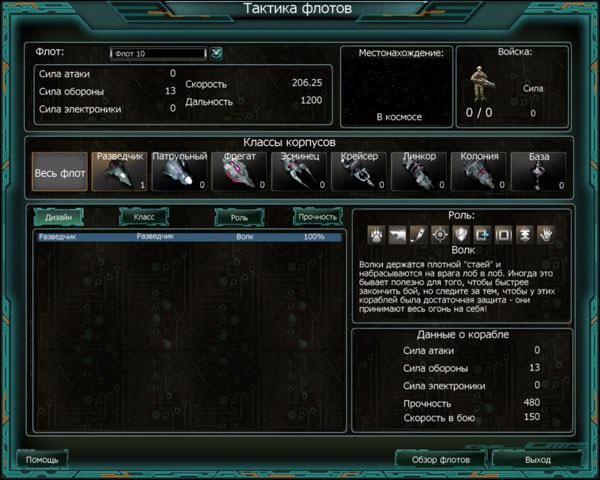Select the Патрульный hull class
600x480 pixels.
click(x=179, y=171)
